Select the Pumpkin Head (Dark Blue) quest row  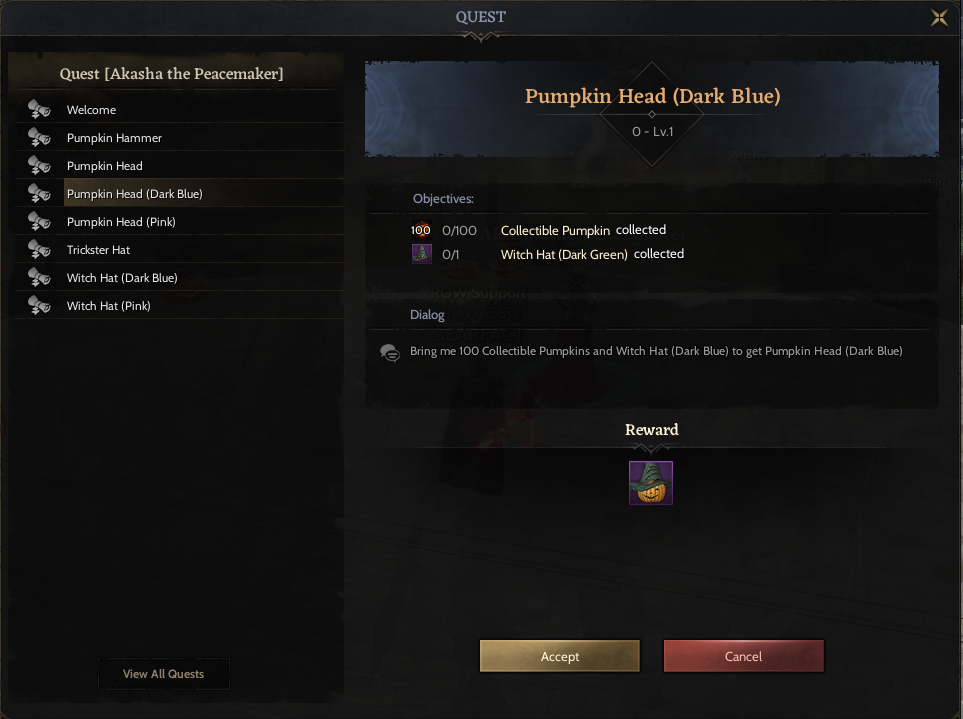(x=135, y=194)
